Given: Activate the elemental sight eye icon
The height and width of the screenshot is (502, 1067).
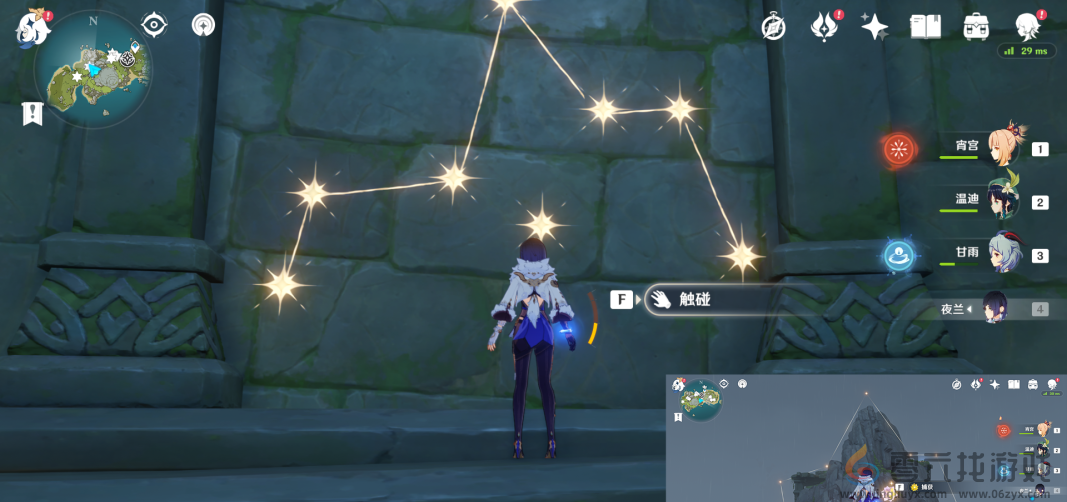Looking at the screenshot, I should click(x=154, y=25).
